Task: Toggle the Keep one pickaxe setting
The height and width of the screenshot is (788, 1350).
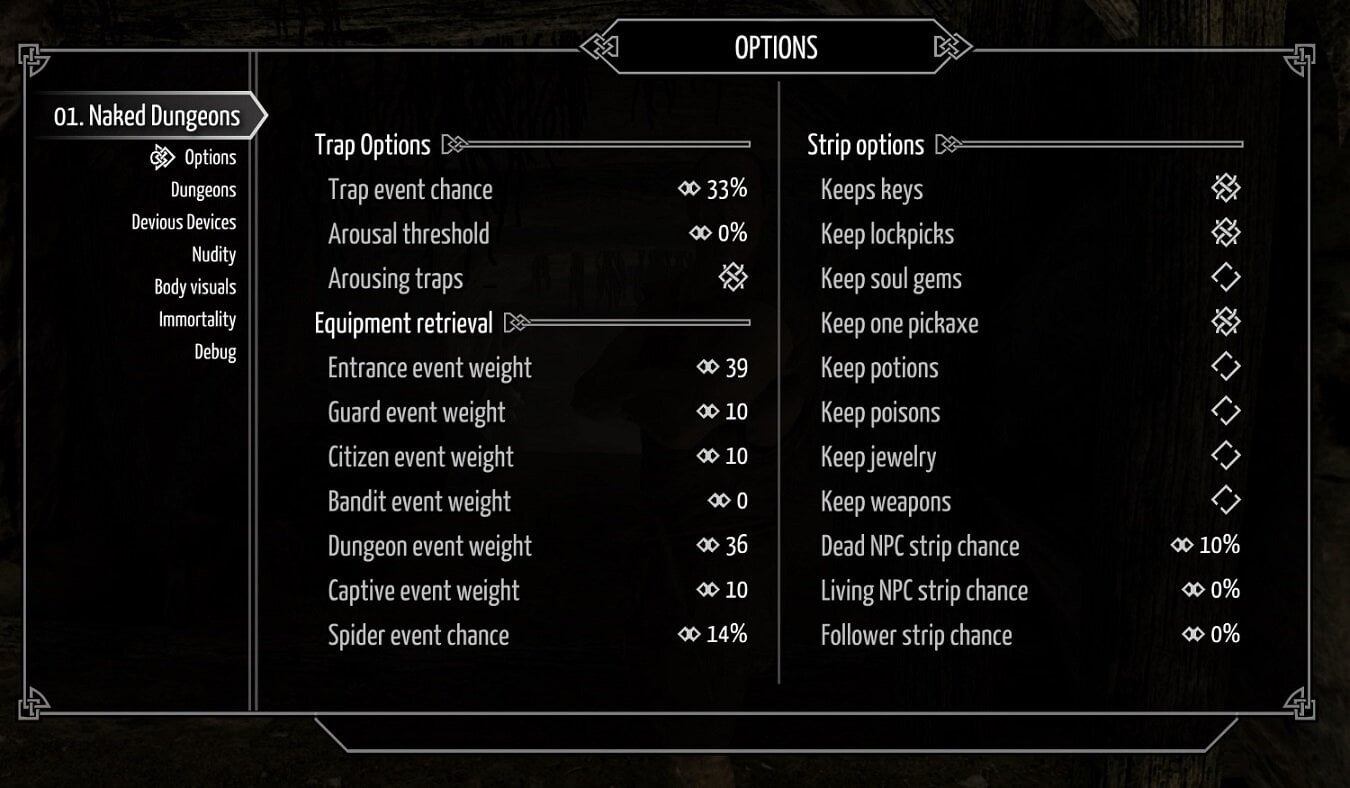Action: [x=1225, y=322]
